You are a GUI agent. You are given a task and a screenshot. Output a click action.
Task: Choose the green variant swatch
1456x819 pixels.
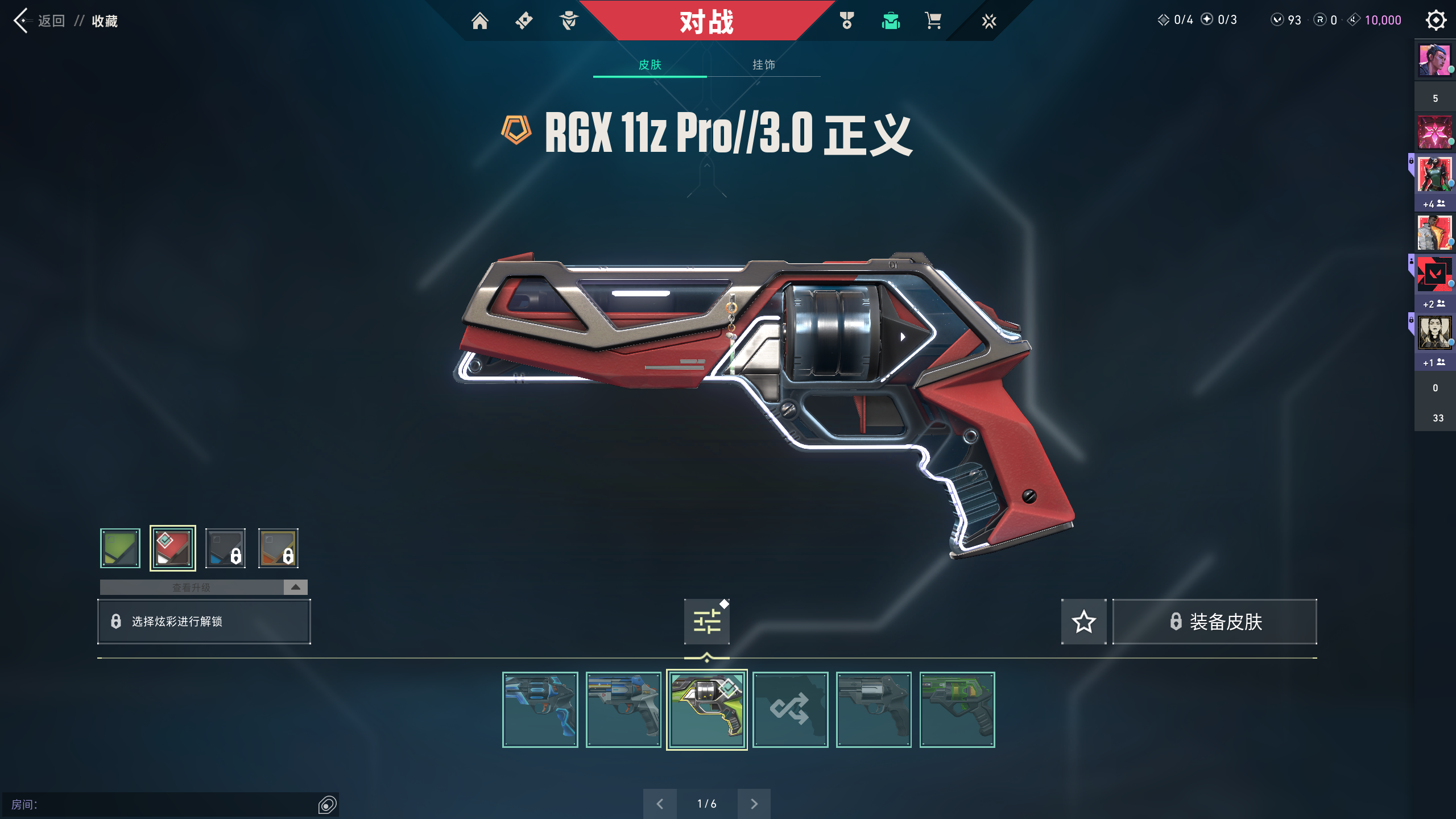tap(120, 548)
